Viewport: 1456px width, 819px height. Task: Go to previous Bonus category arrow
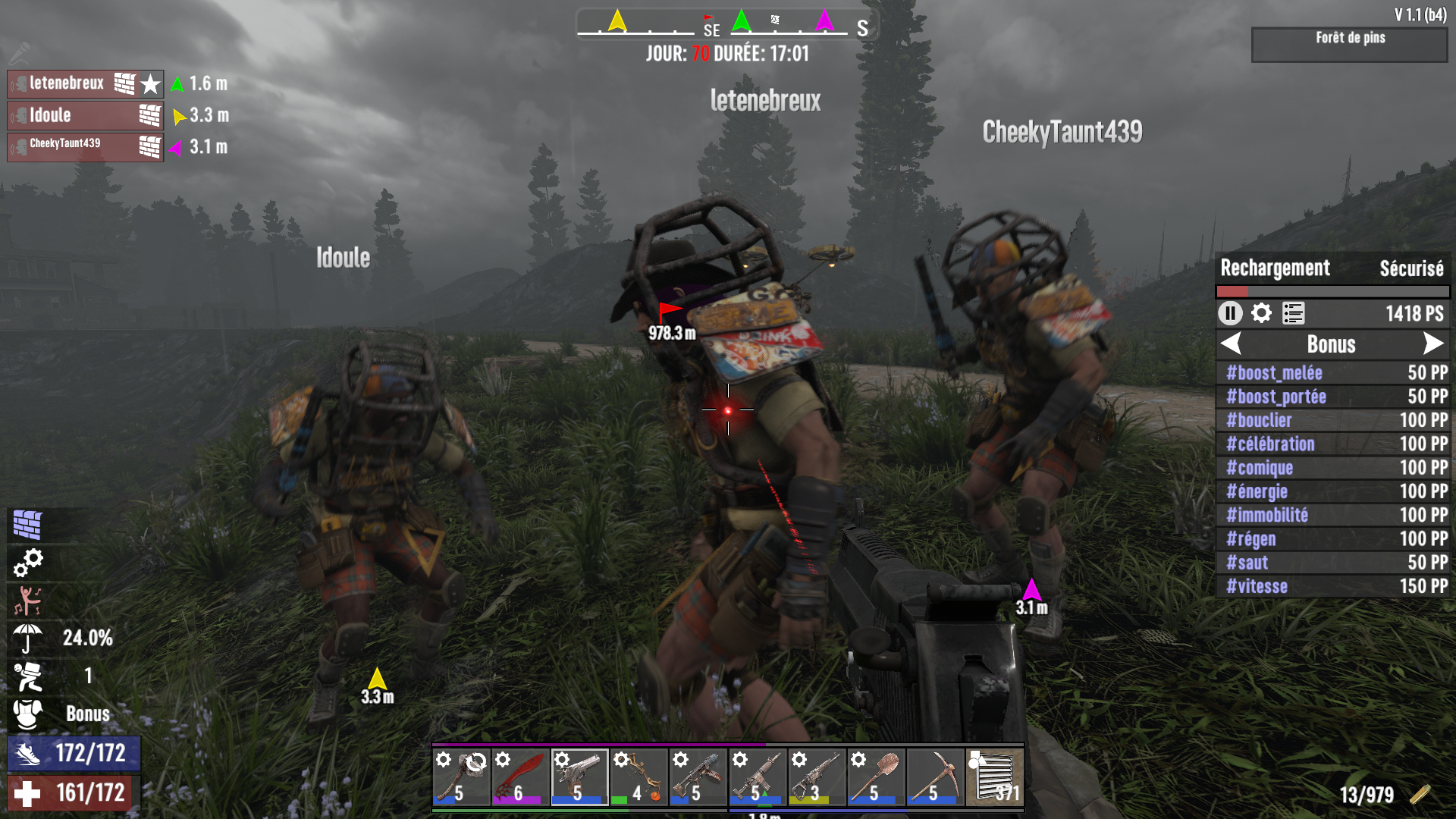coord(1232,344)
